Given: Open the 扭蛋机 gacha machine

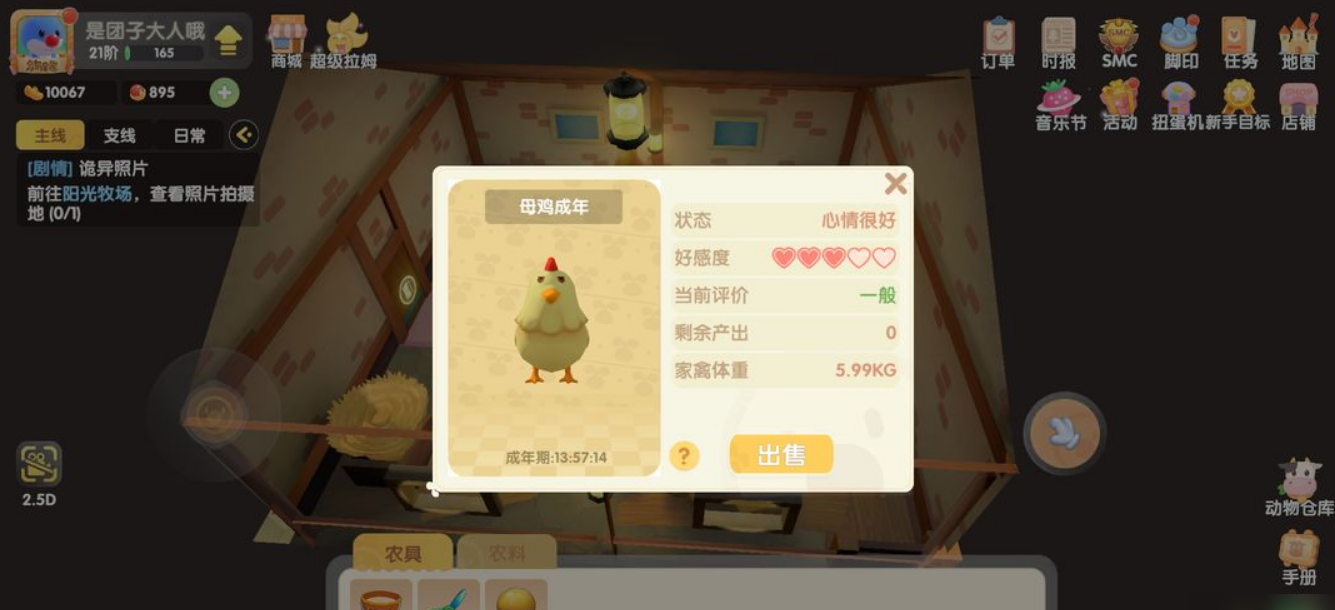Looking at the screenshot, I should [1180, 104].
